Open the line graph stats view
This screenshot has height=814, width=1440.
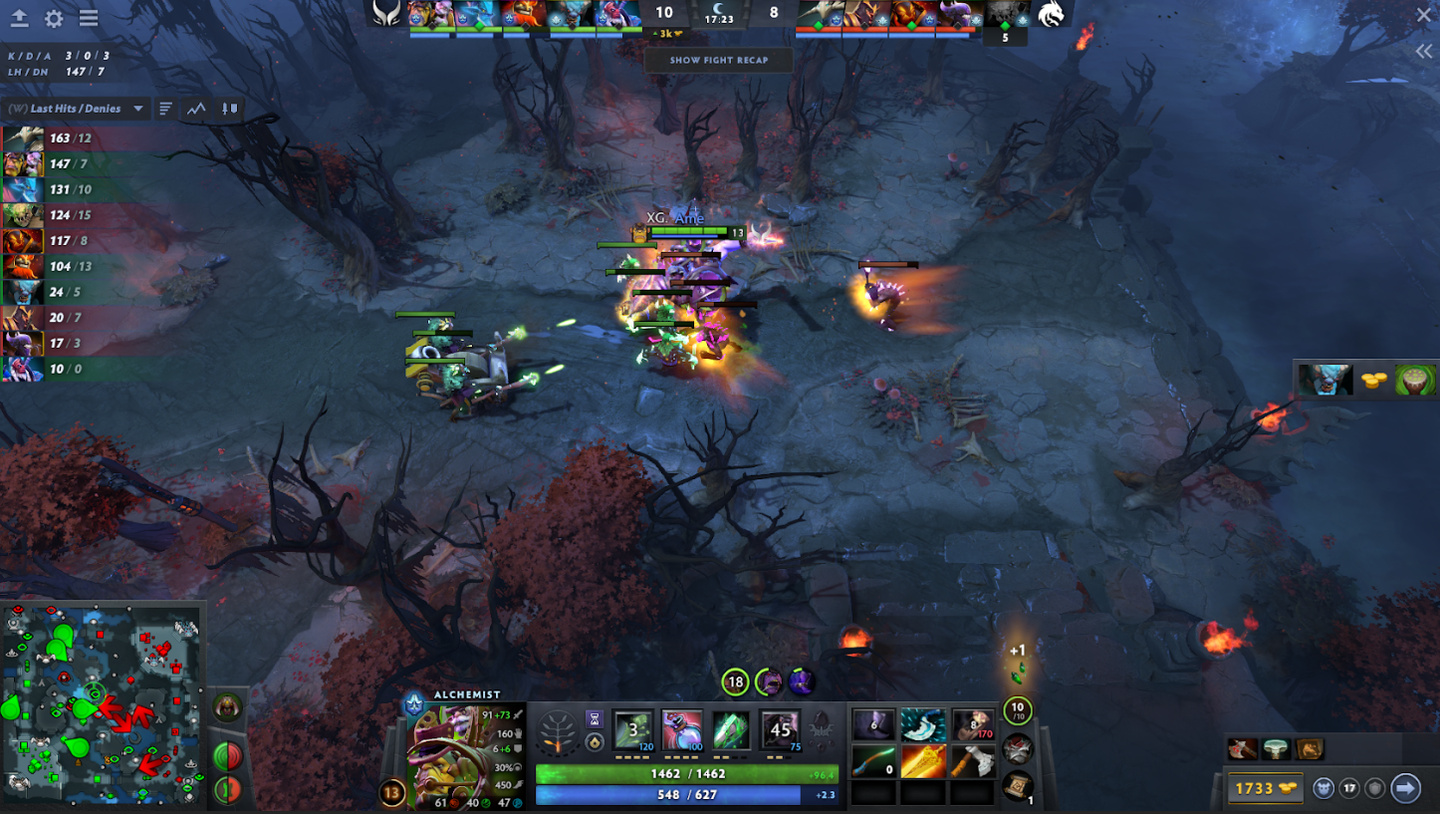tap(197, 108)
